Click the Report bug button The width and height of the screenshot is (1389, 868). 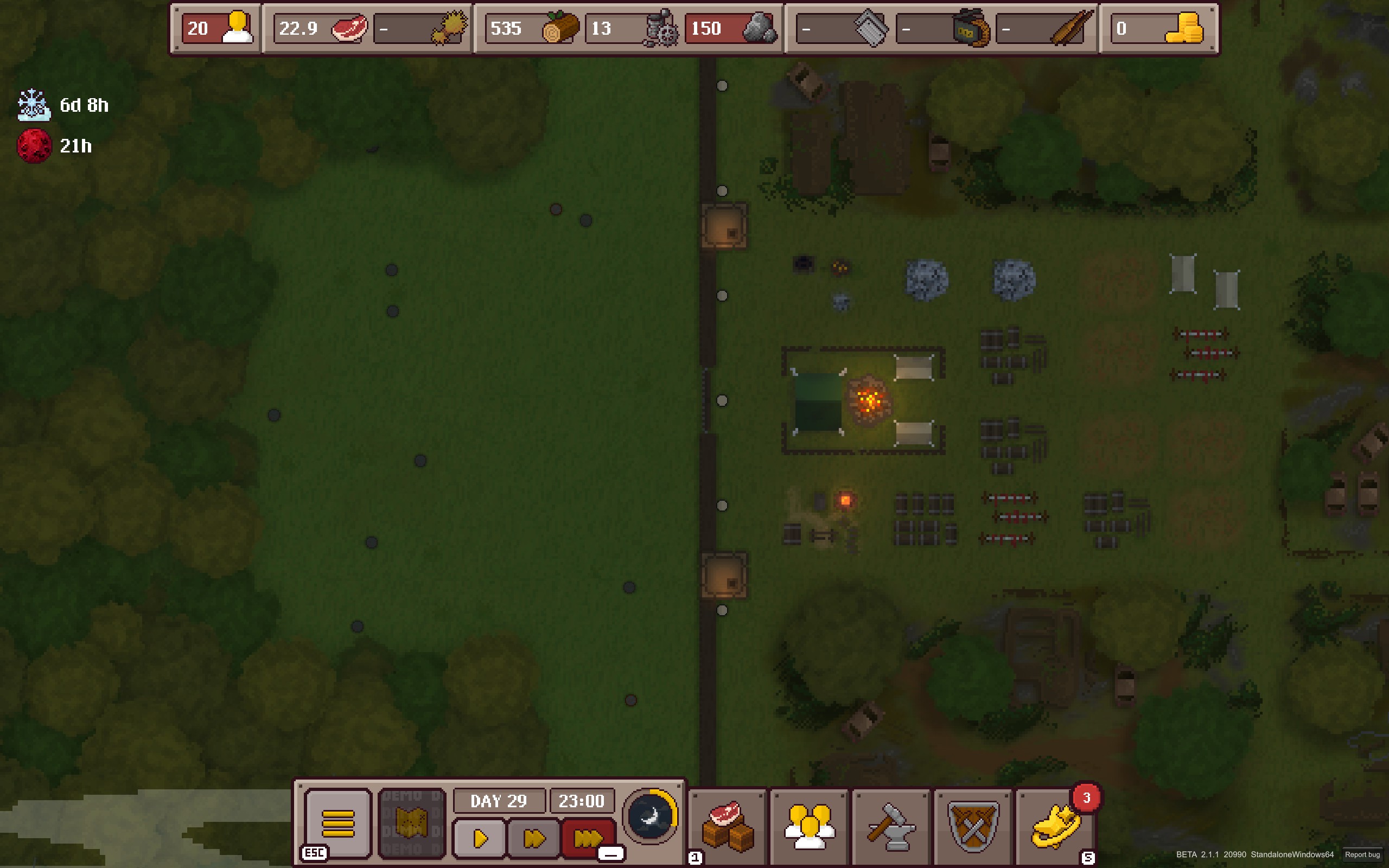(x=1362, y=854)
